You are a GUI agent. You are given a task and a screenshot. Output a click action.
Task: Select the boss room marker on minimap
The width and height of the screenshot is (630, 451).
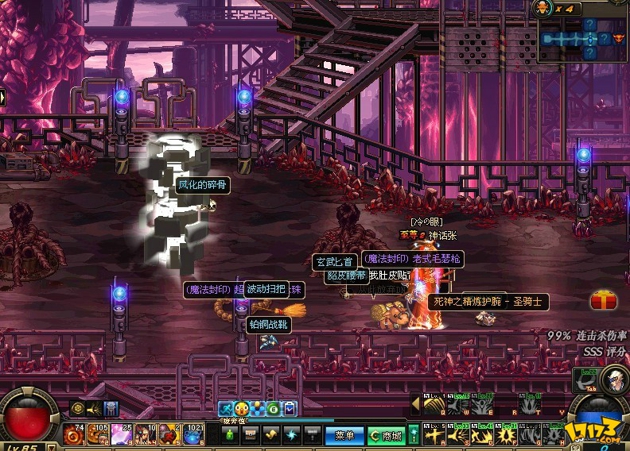pos(617,38)
